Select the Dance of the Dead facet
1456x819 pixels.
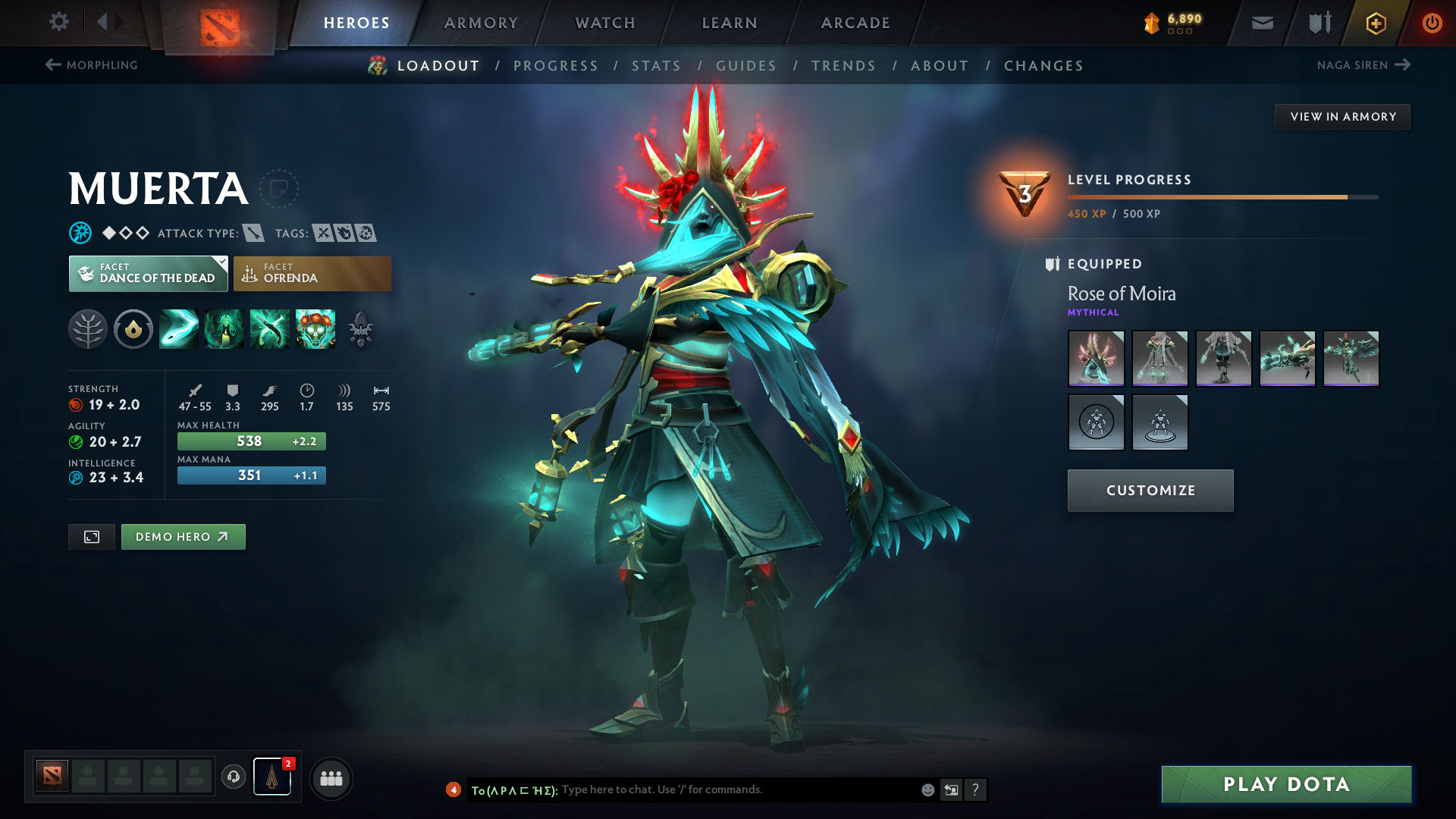click(148, 273)
